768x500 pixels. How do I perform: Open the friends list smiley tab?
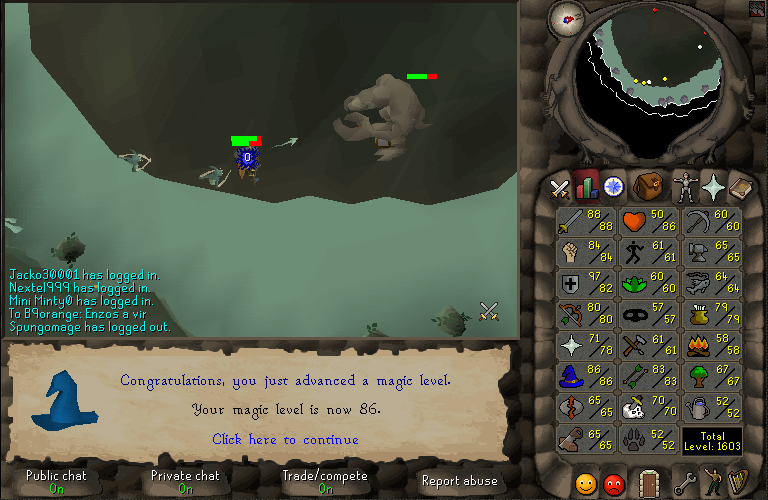(586, 483)
